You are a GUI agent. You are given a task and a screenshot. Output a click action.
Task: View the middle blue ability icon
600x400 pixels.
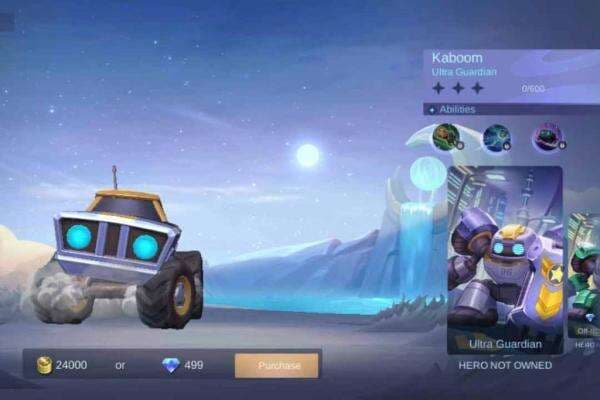(496, 137)
